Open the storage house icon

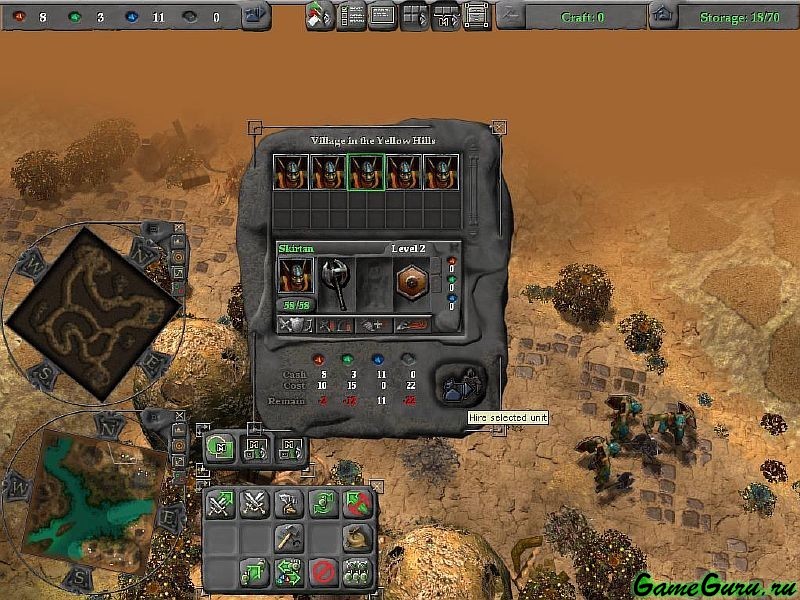(662, 16)
